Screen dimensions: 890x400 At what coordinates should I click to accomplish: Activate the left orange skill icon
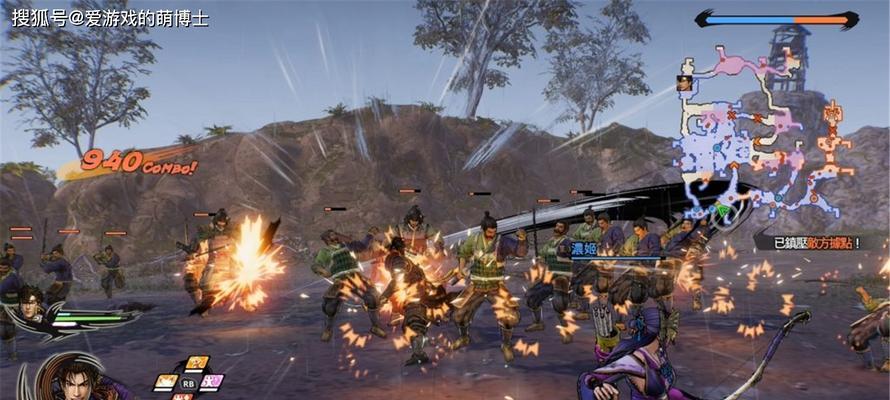coord(166,382)
